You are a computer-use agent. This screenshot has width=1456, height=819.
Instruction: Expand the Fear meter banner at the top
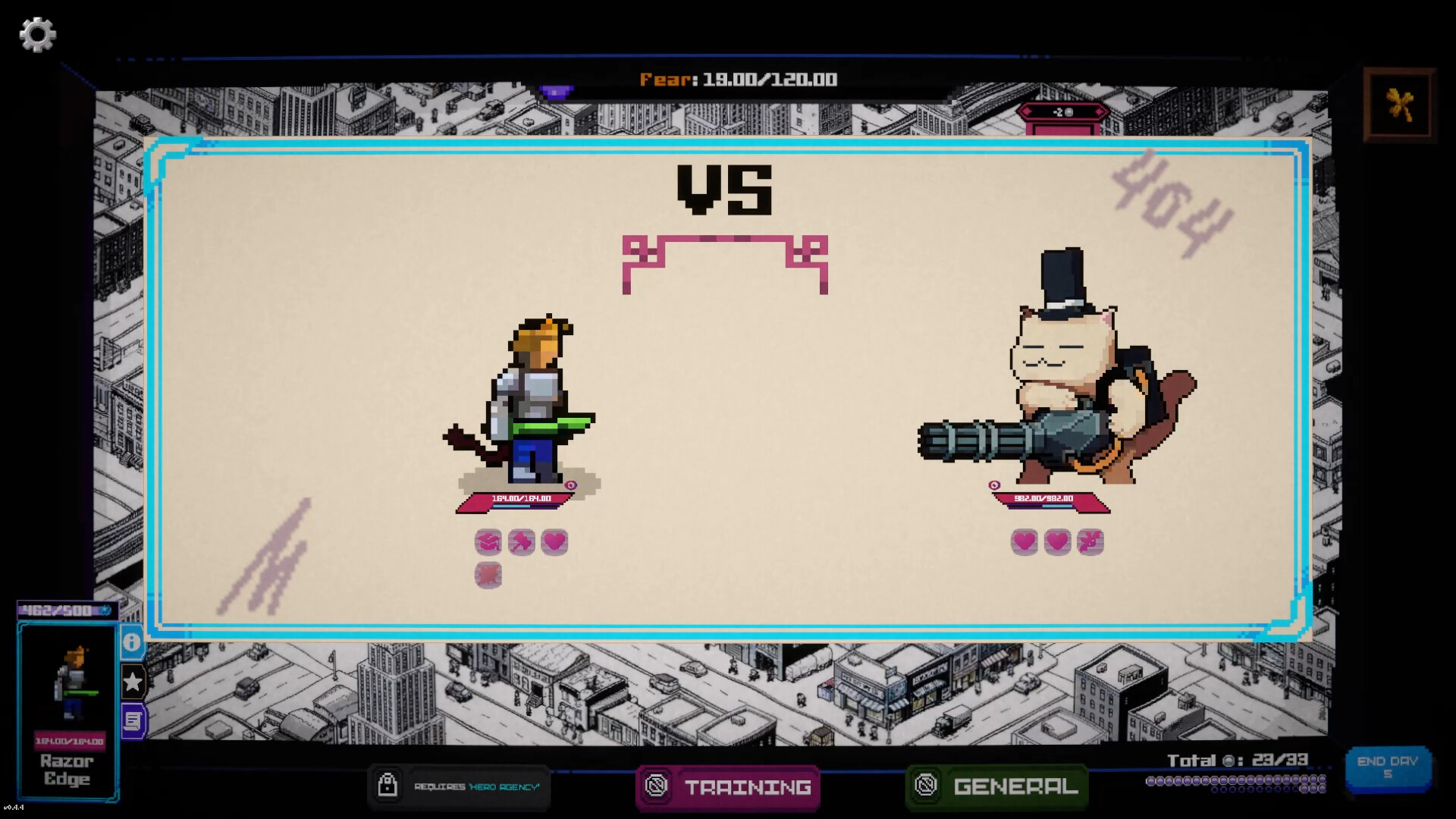tap(738, 80)
